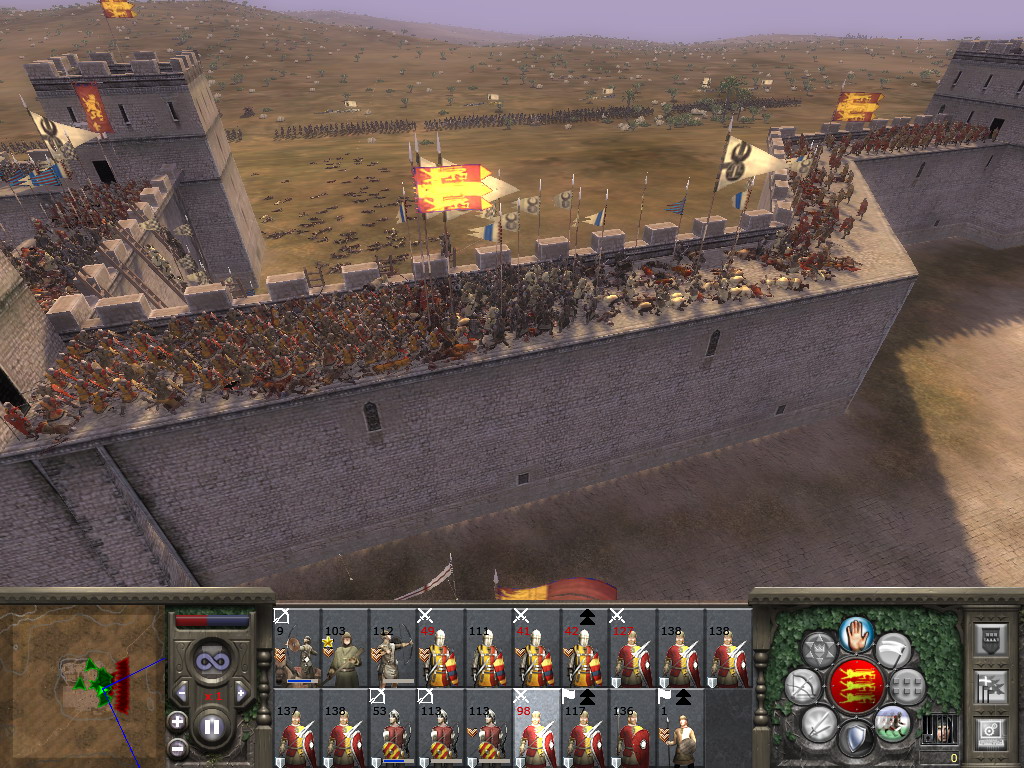This screenshot has height=768, width=1024.
Task: Select the unit card with 127 men
Action: 632,648
